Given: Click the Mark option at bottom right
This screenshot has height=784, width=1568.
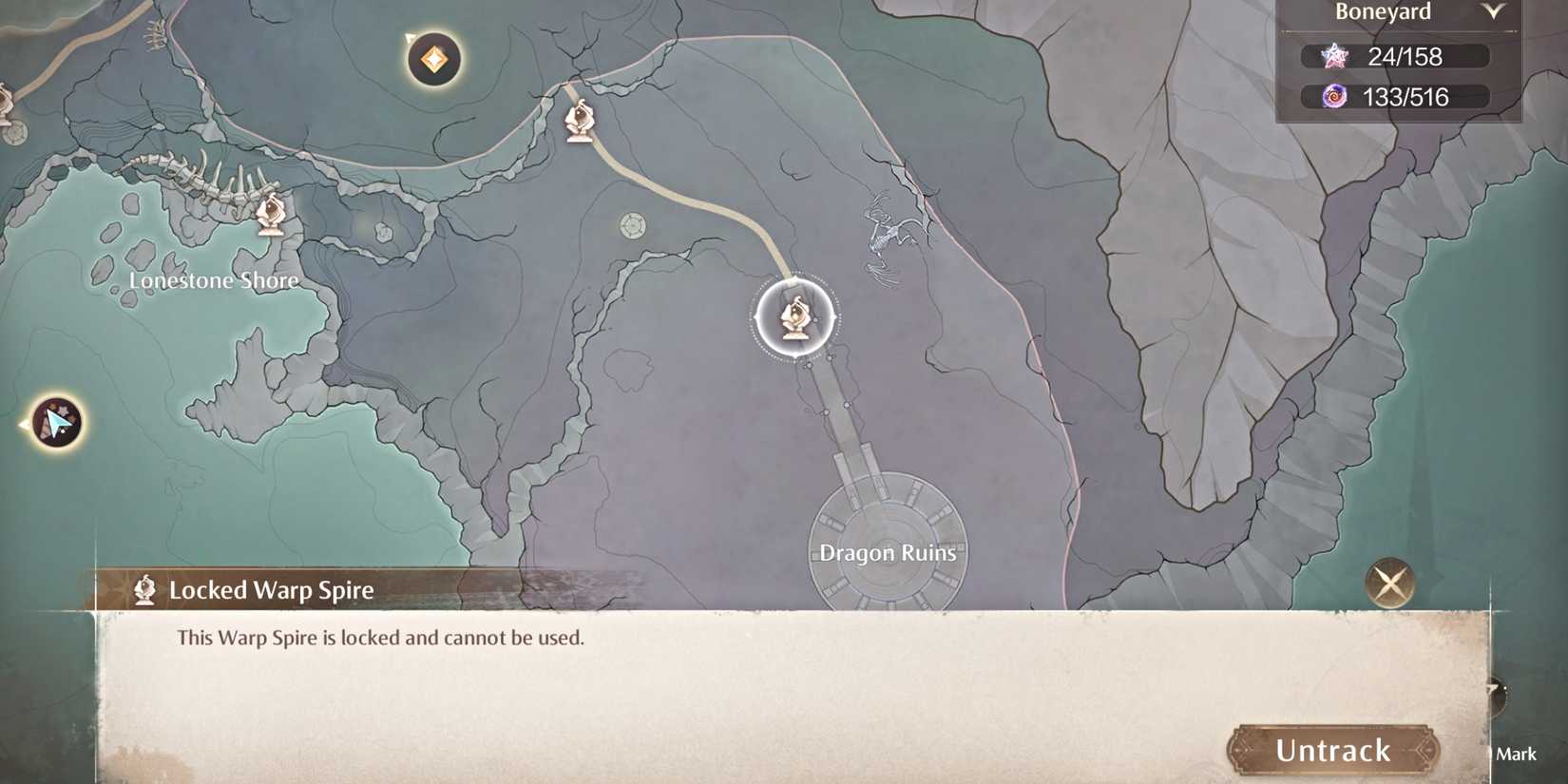Looking at the screenshot, I should point(1517,754).
